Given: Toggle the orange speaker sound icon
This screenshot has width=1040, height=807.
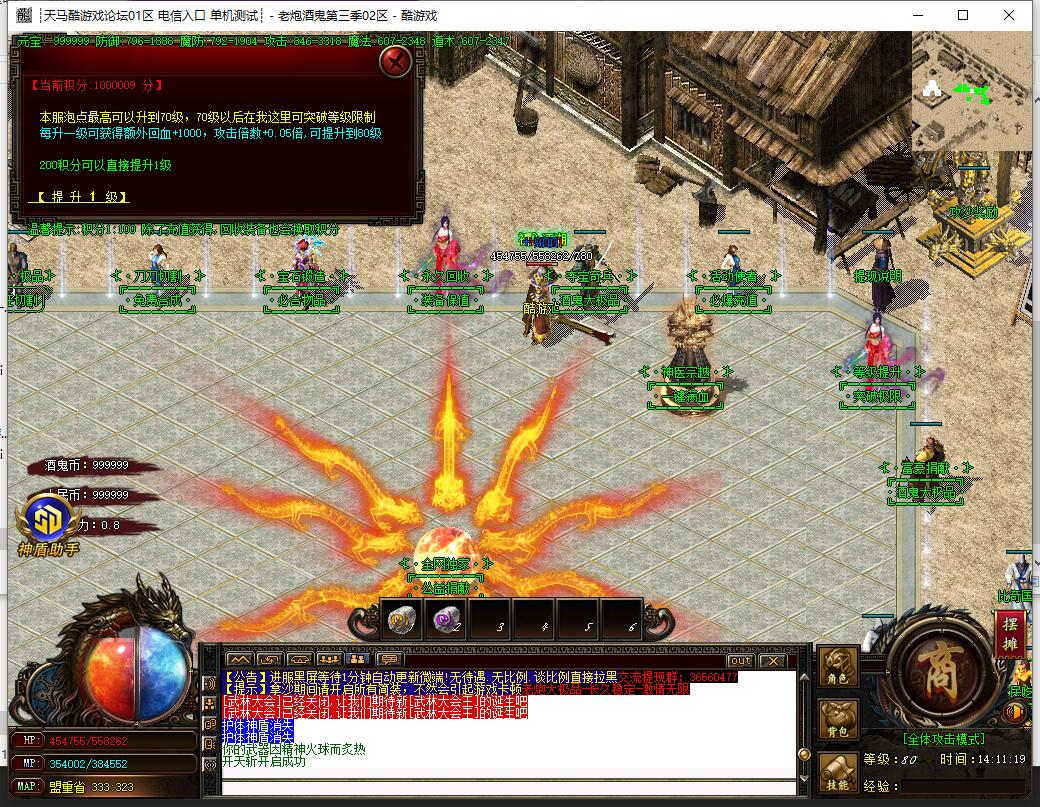Looking at the screenshot, I should (x=1014, y=712).
